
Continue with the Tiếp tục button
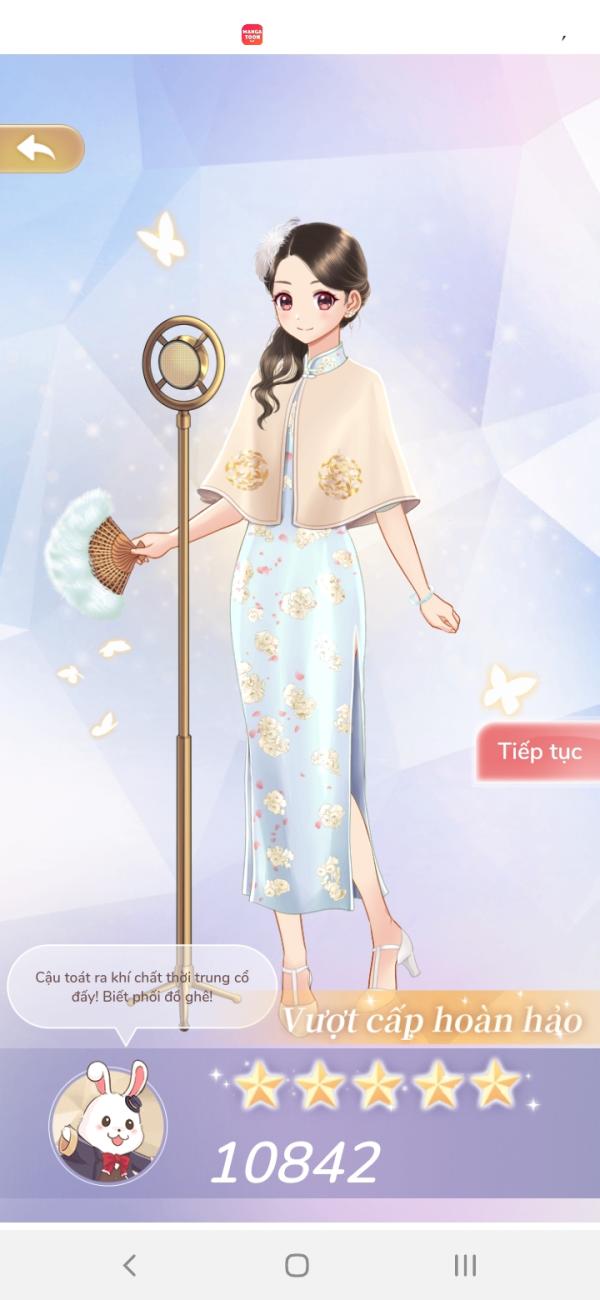click(540, 752)
